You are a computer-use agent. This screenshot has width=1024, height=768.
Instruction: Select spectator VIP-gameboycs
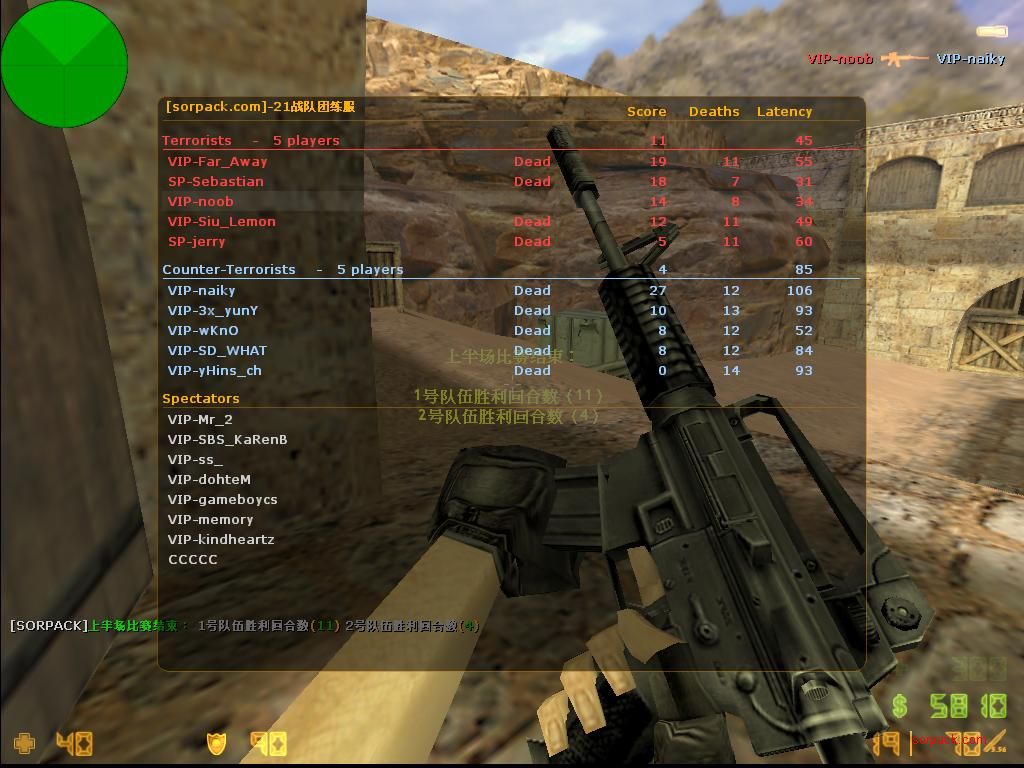point(222,499)
